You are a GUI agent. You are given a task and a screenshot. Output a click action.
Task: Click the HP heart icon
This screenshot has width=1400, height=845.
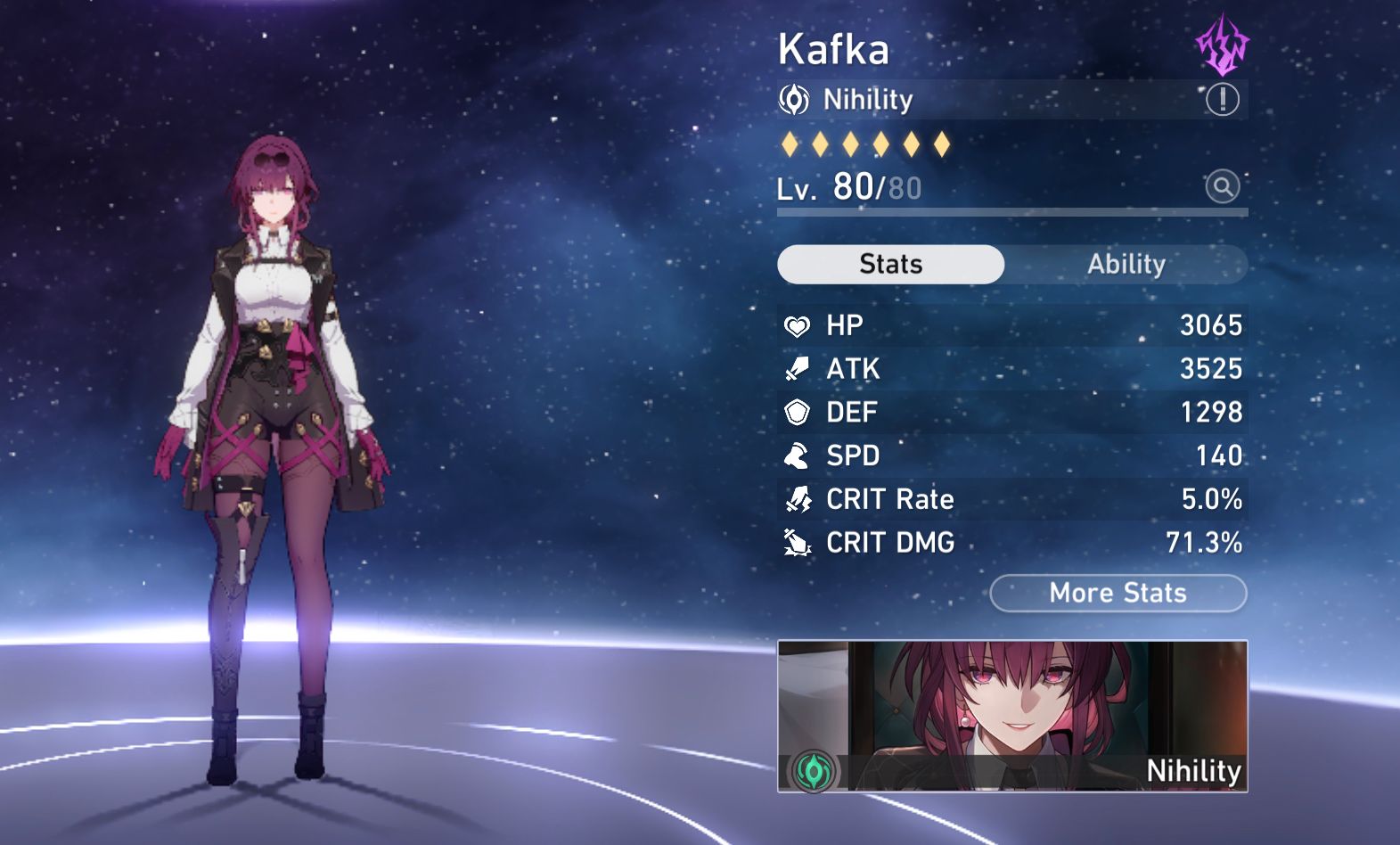click(798, 324)
